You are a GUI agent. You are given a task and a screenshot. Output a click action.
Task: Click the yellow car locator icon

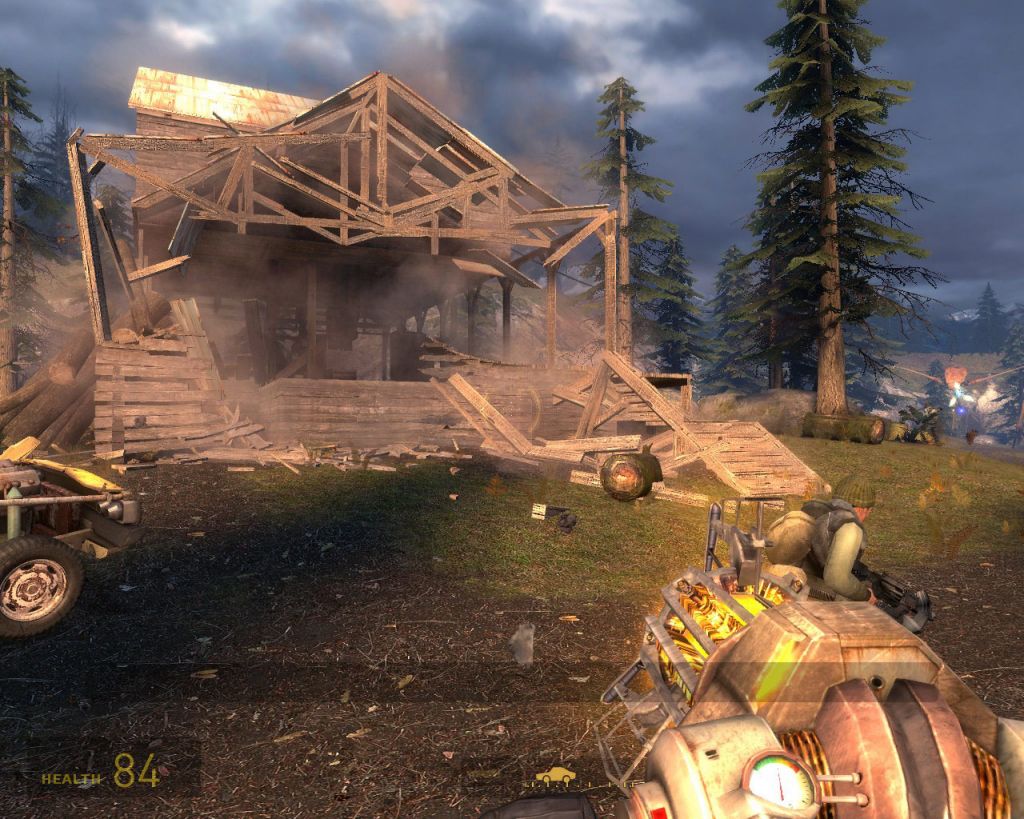click(555, 775)
